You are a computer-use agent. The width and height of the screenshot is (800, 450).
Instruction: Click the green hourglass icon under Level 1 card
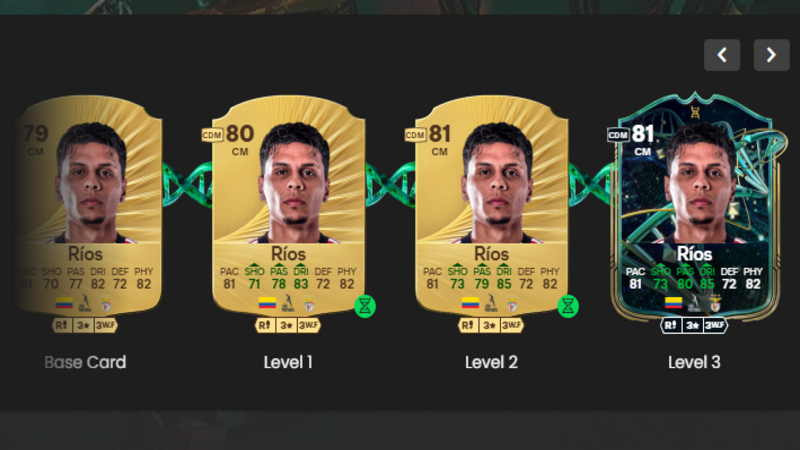click(x=365, y=306)
